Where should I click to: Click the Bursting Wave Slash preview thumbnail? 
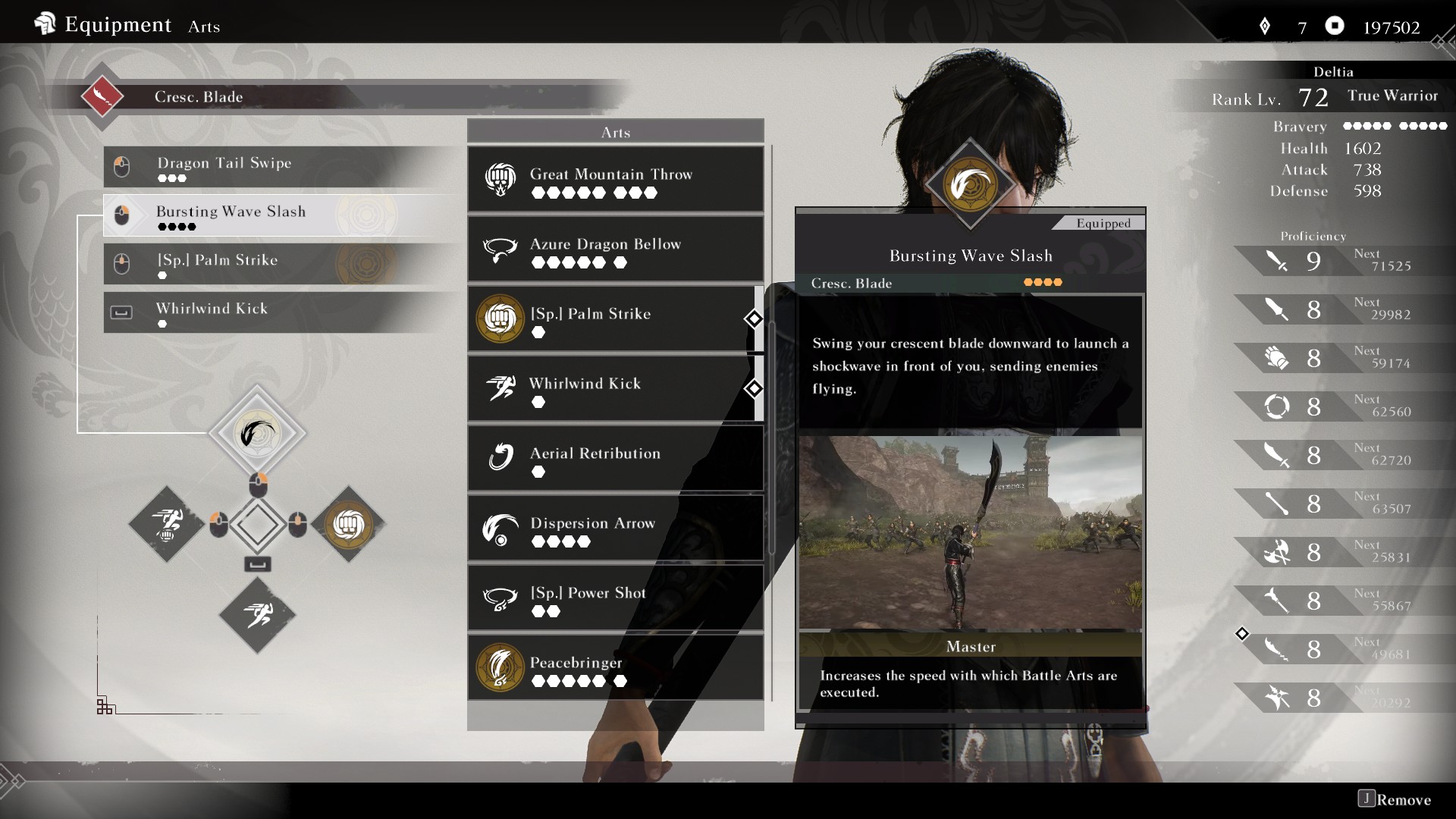pos(970,533)
